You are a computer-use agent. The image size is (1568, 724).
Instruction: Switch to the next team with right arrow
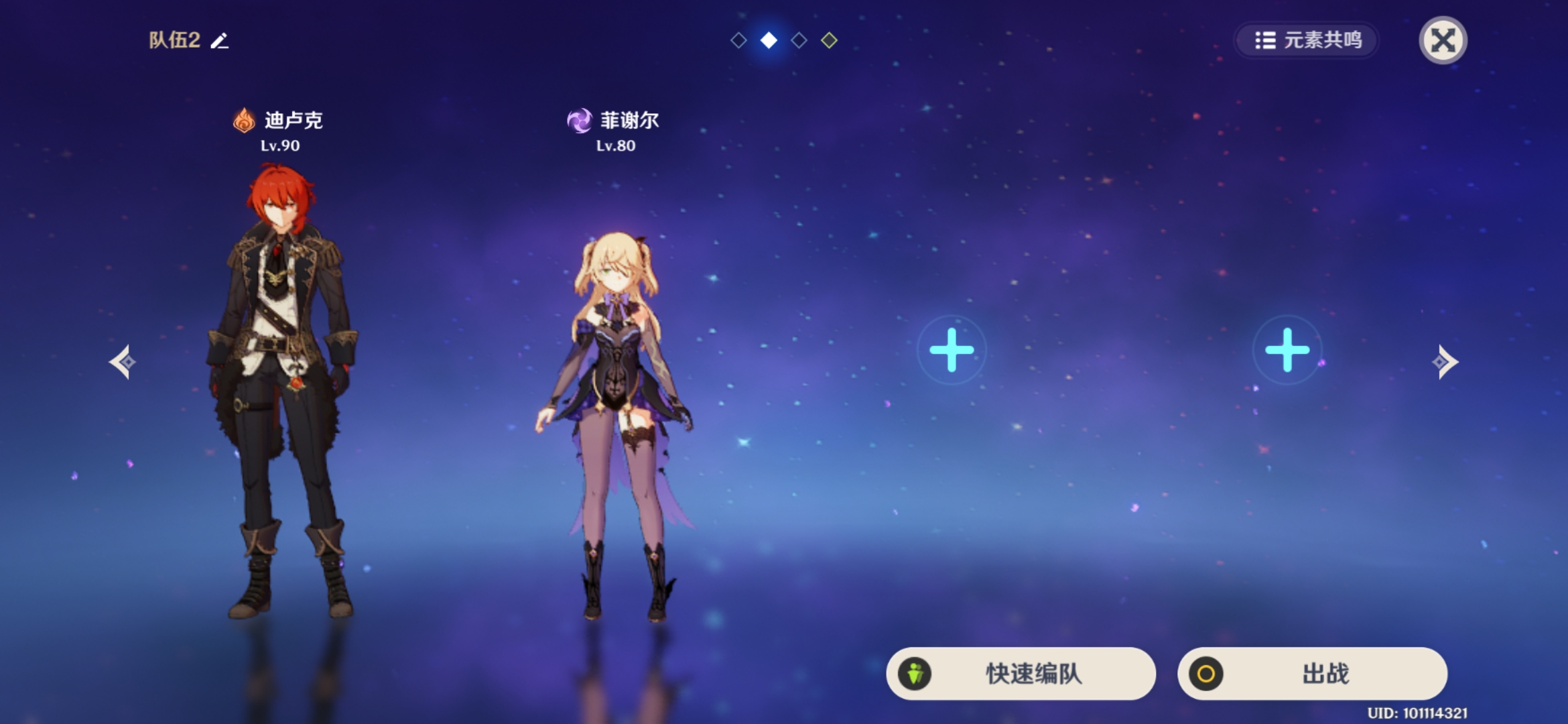(x=1445, y=362)
